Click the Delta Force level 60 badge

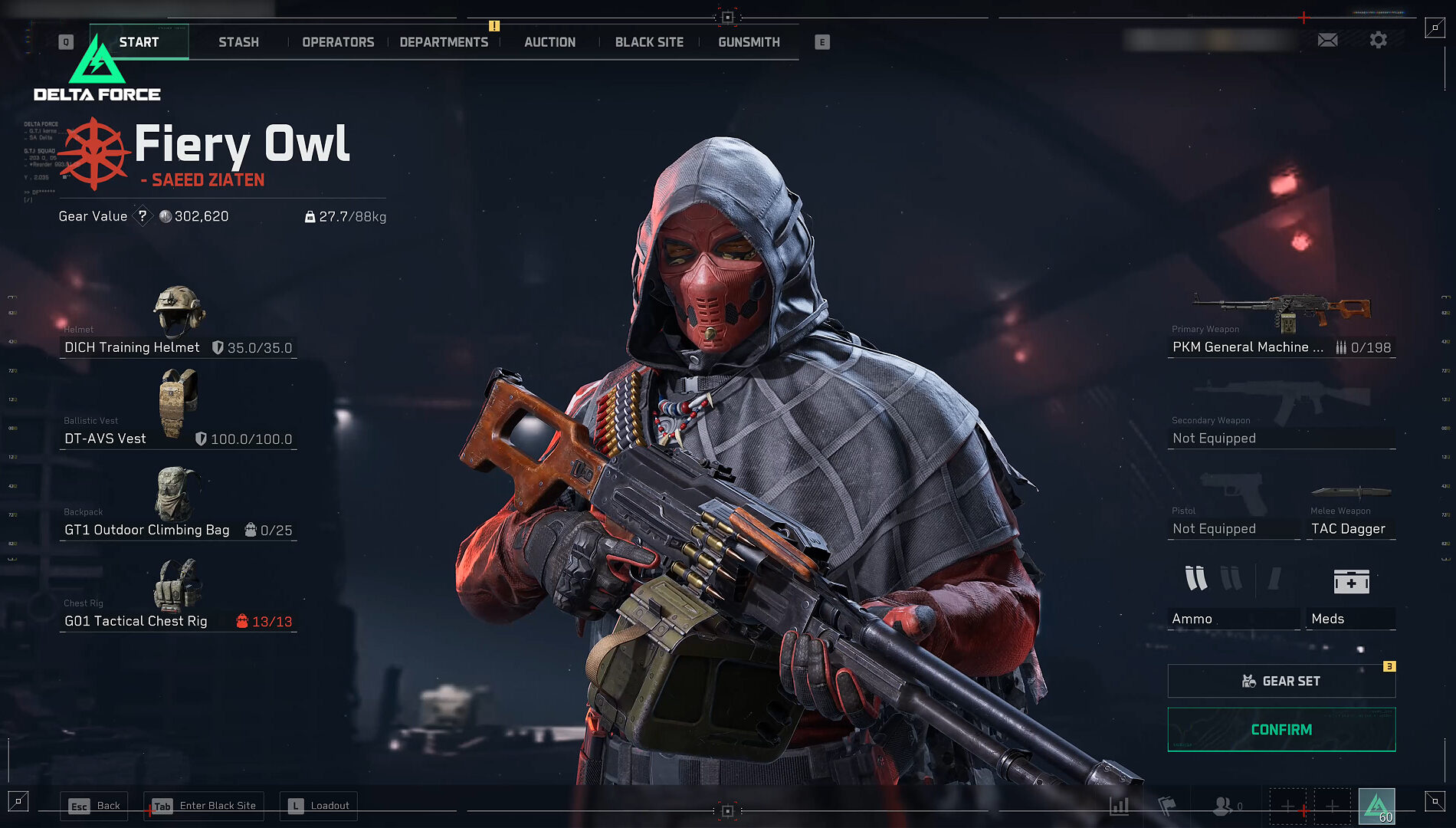pyautogui.click(x=1376, y=806)
